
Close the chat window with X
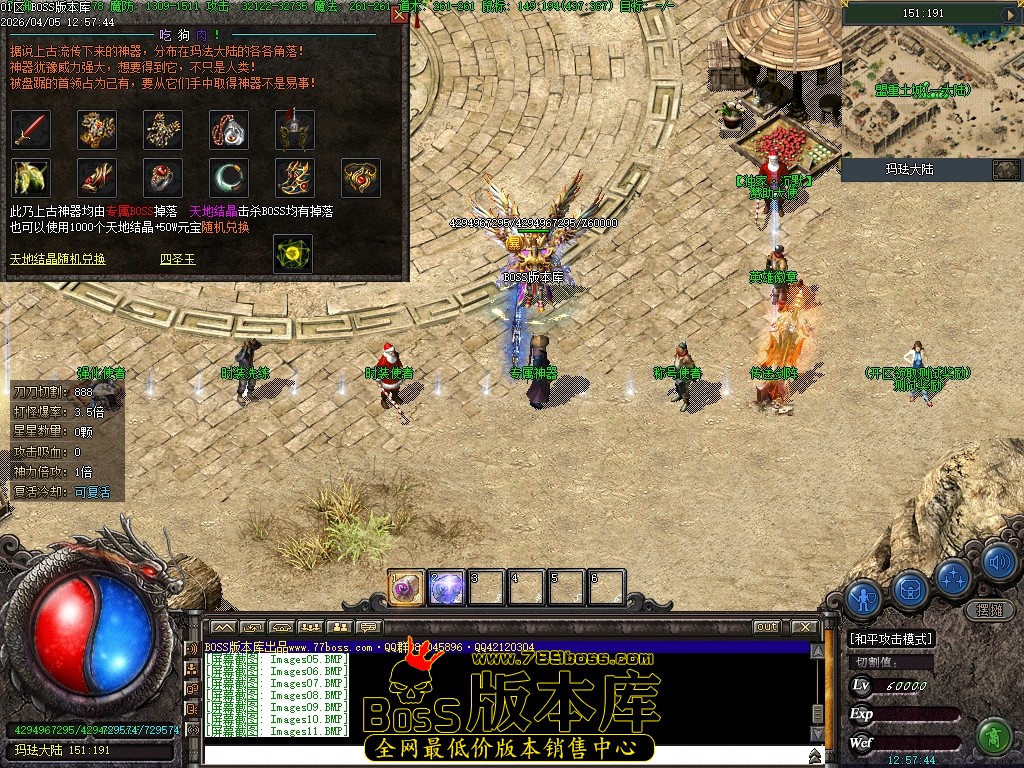804,627
